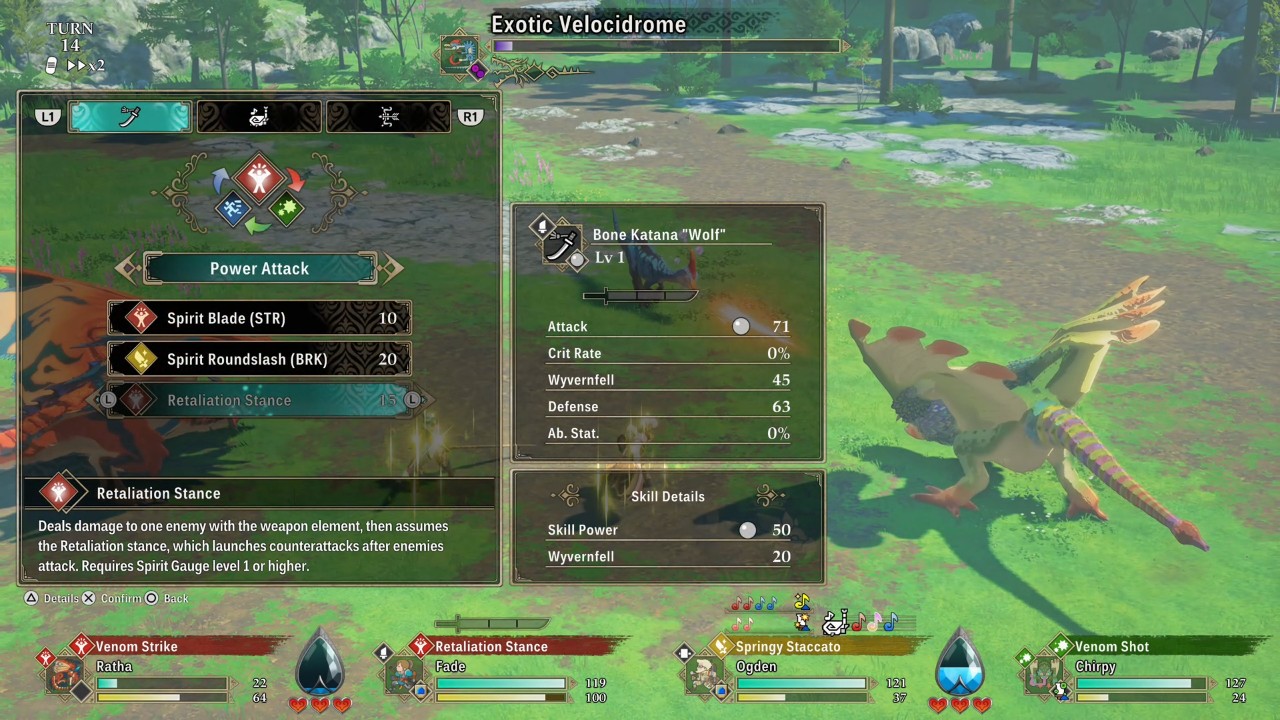Click the L marker on Retaliation Stance

coord(110,400)
